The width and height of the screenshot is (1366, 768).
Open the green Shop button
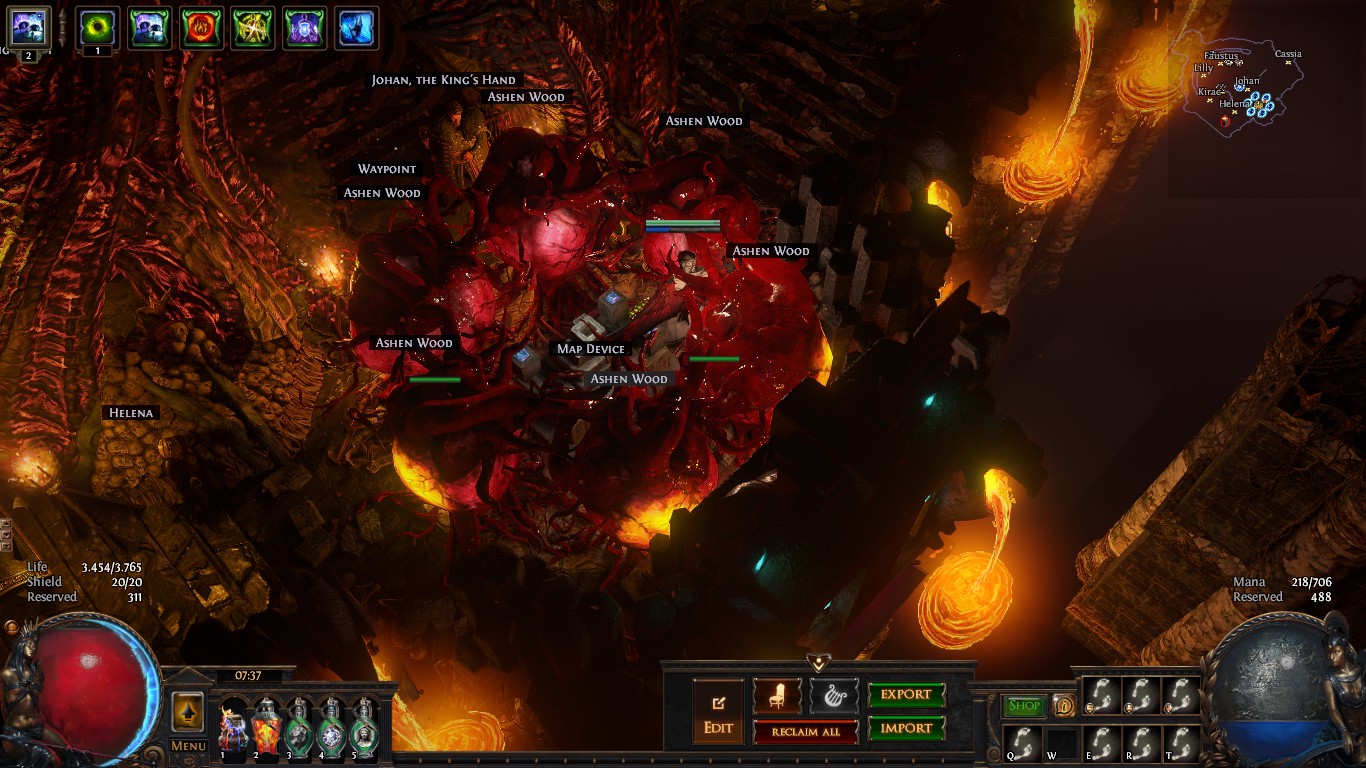[1024, 706]
